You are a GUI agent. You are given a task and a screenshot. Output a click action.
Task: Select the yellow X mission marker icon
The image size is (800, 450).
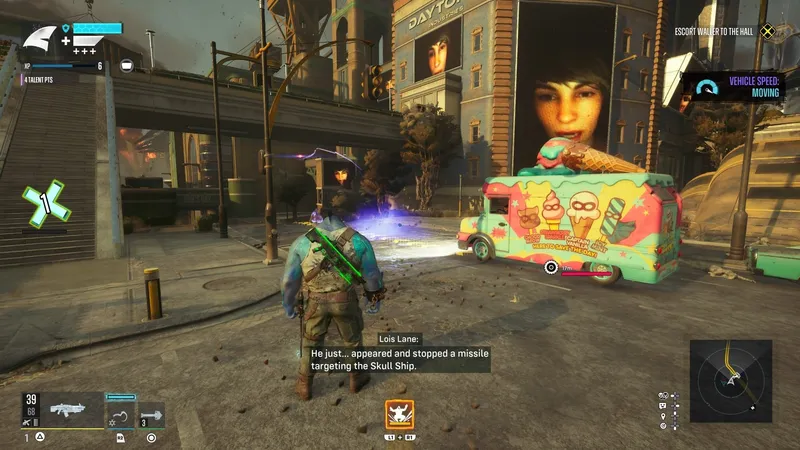tap(767, 31)
